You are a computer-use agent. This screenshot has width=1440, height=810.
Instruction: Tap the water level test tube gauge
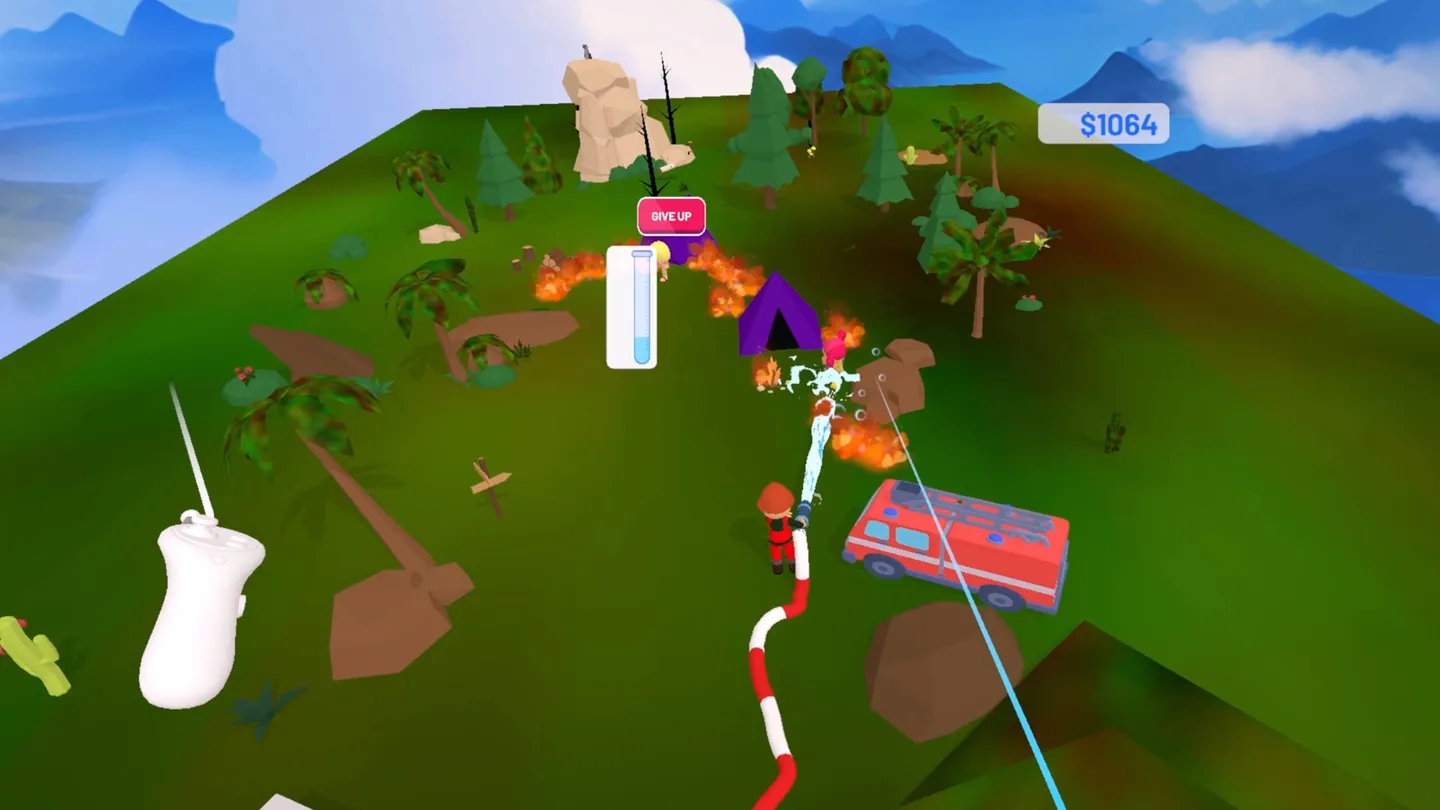[x=632, y=307]
